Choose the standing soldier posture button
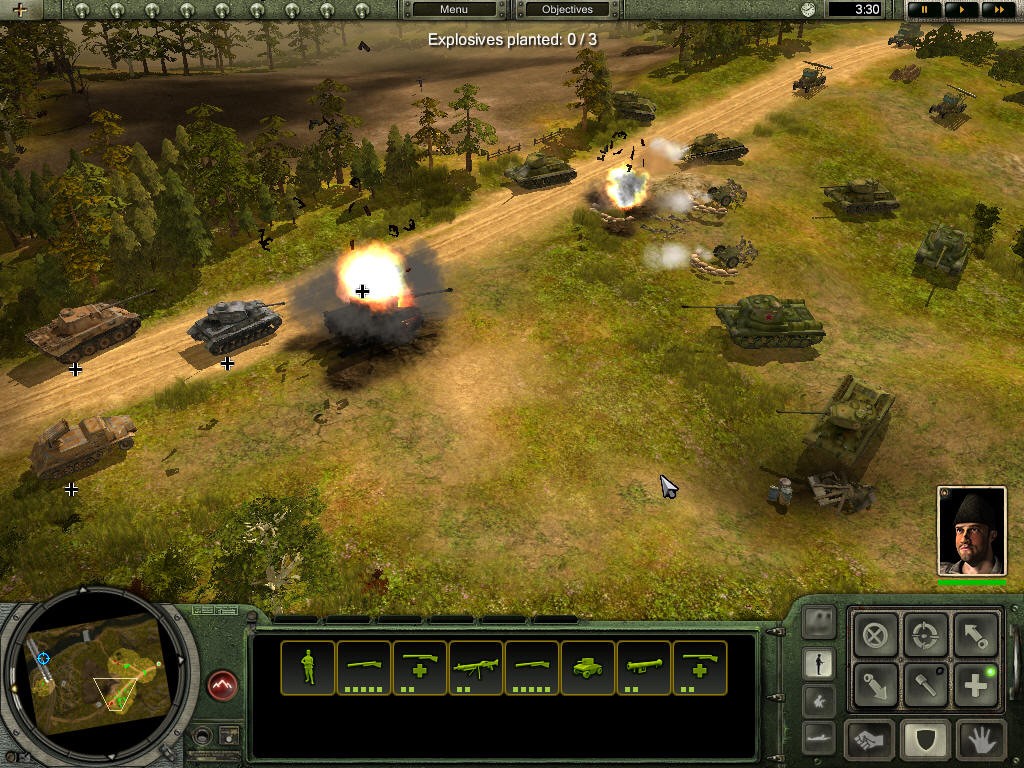 pyautogui.click(x=818, y=663)
